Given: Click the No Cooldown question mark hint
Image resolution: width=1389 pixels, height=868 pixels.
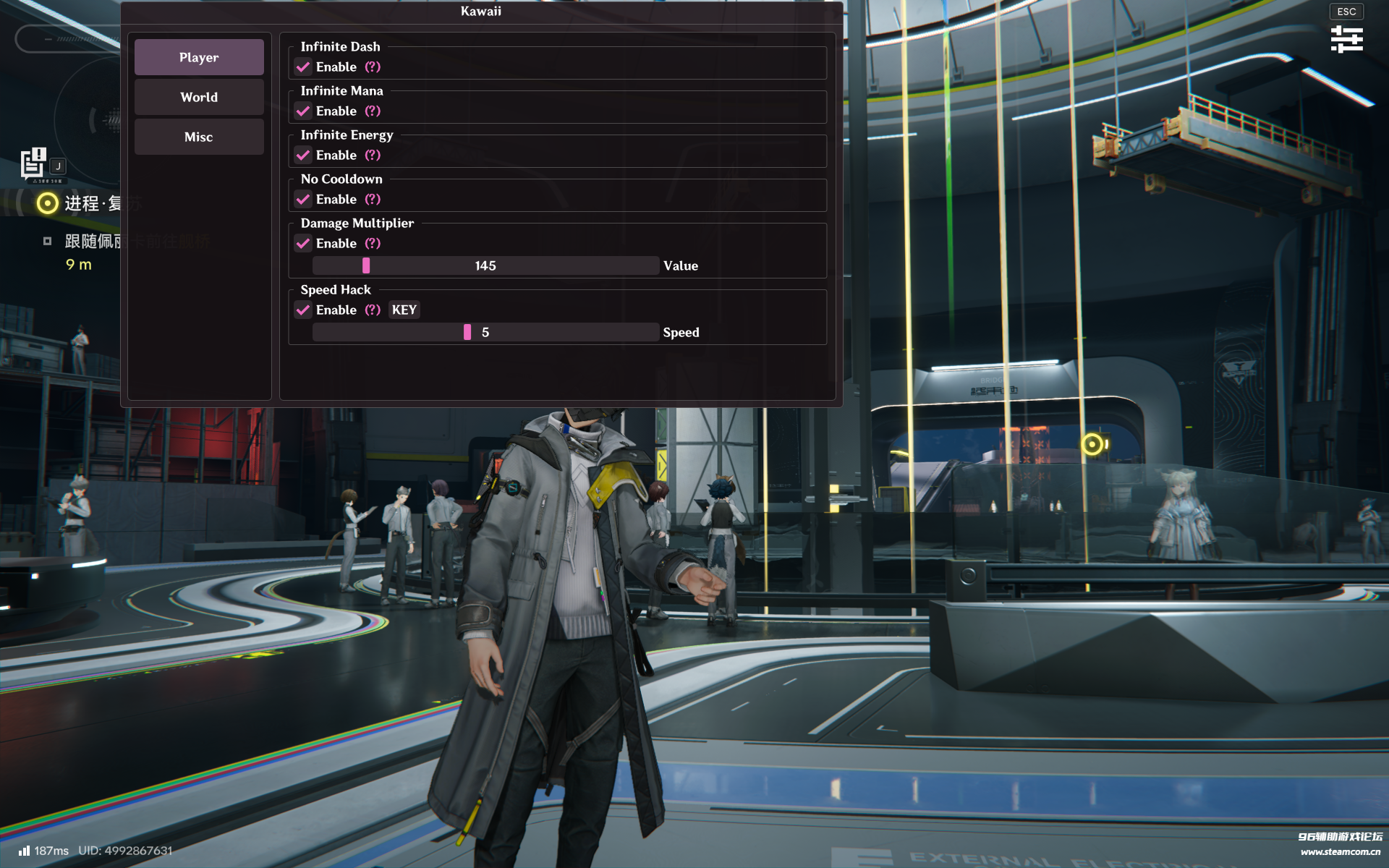Looking at the screenshot, I should click(x=373, y=200).
